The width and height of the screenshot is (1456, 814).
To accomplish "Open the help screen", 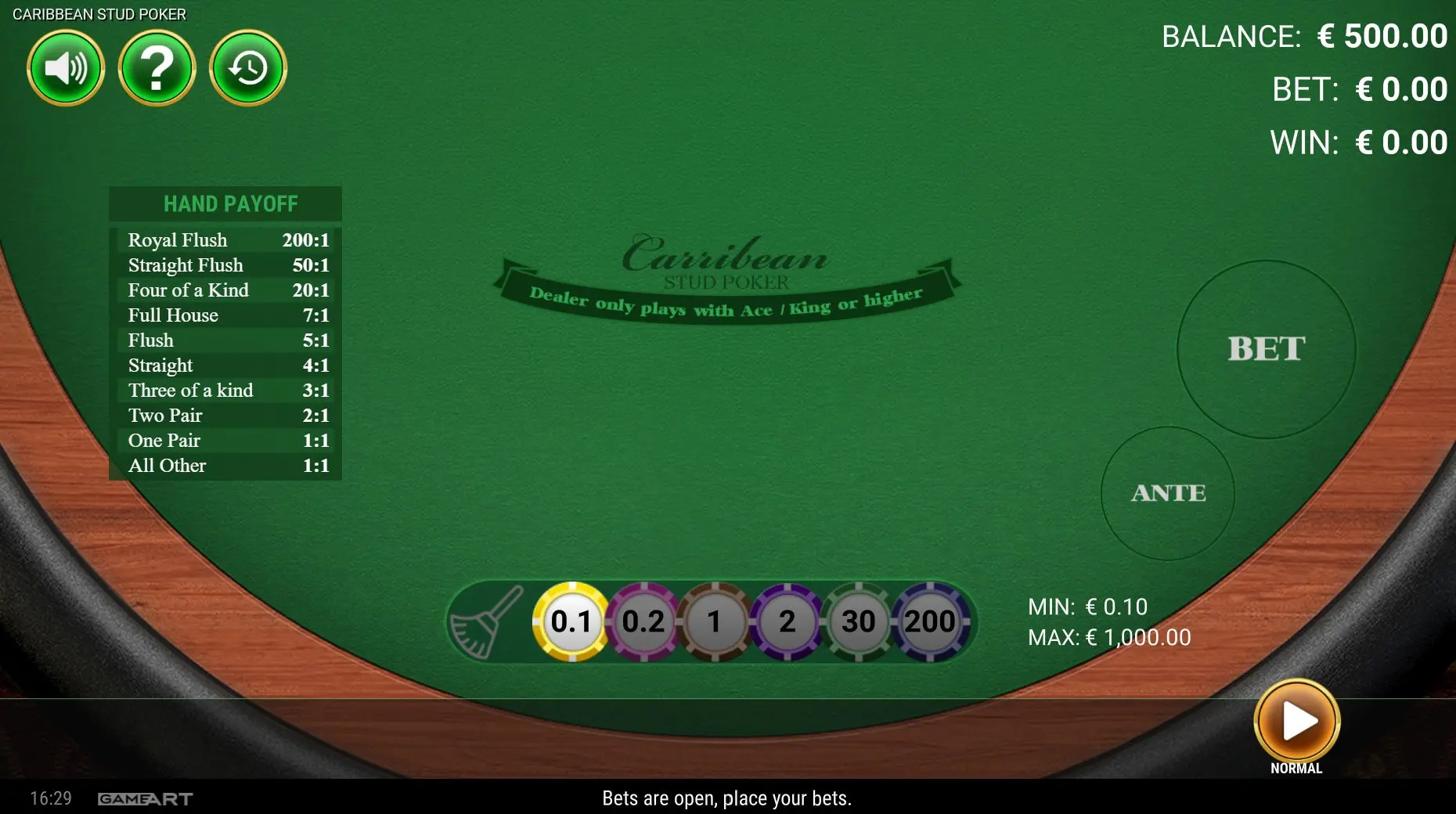I will pyautogui.click(x=157, y=68).
